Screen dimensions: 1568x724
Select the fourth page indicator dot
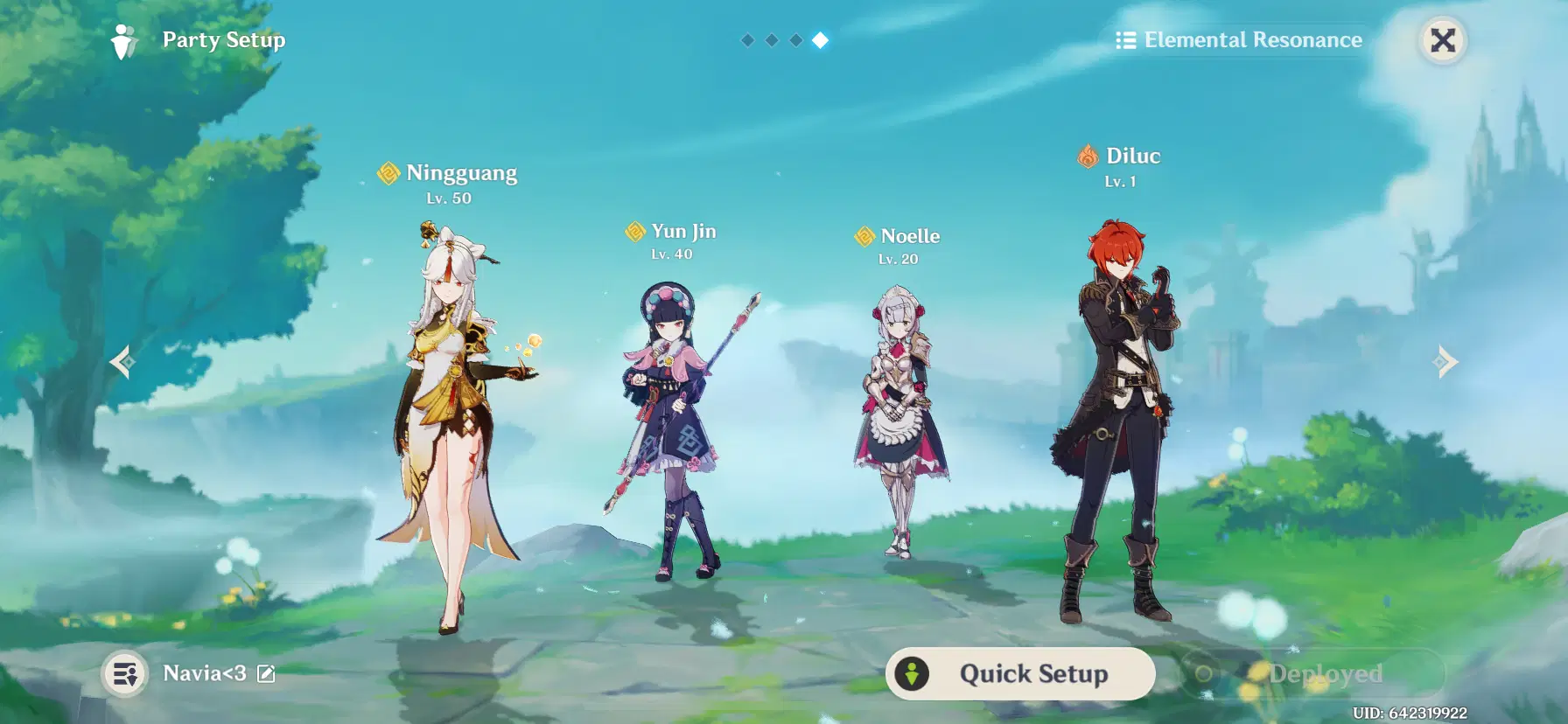(x=820, y=38)
